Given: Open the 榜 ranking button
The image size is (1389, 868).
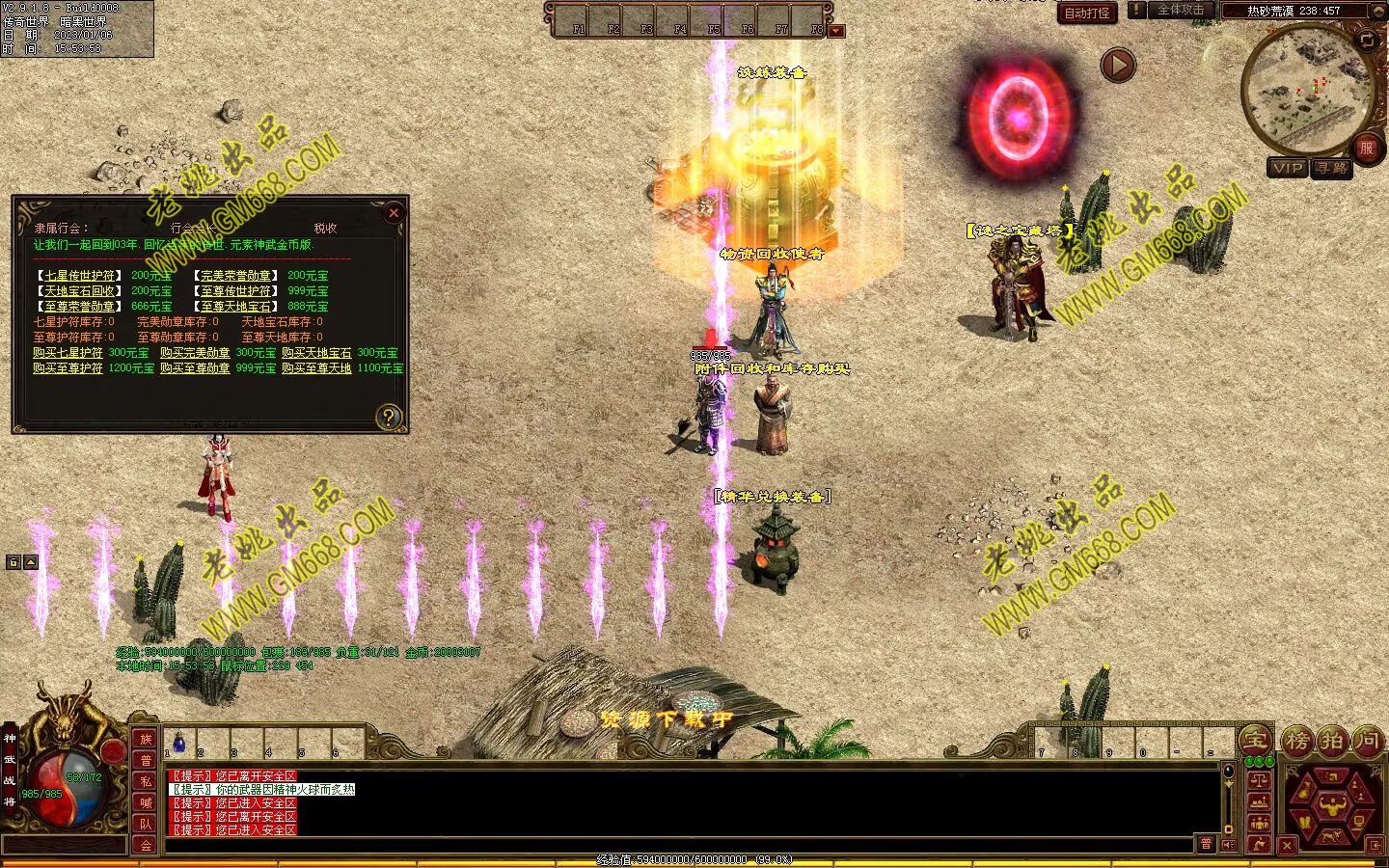Looking at the screenshot, I should pos(1297,741).
